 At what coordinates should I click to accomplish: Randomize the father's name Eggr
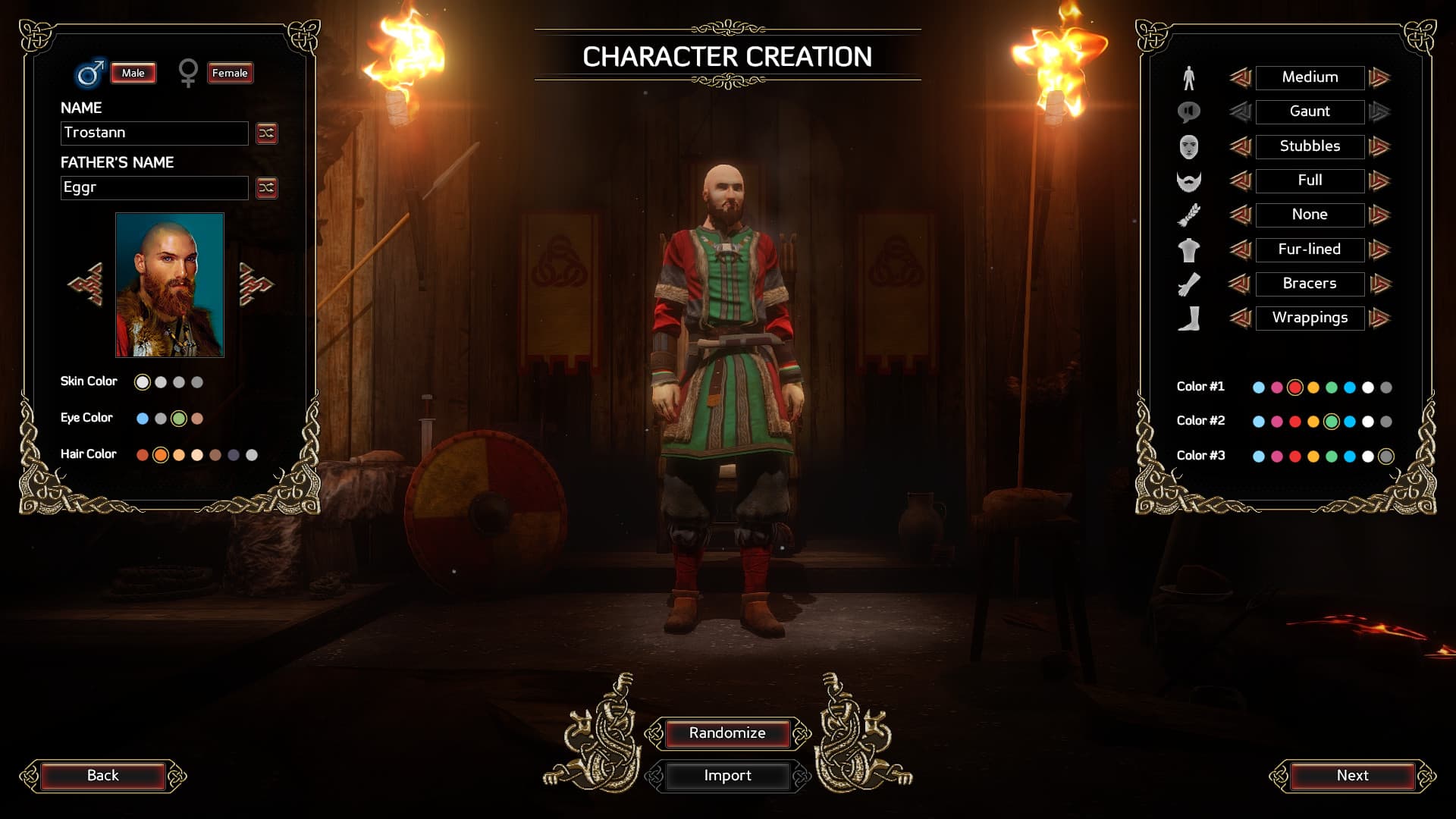(265, 188)
